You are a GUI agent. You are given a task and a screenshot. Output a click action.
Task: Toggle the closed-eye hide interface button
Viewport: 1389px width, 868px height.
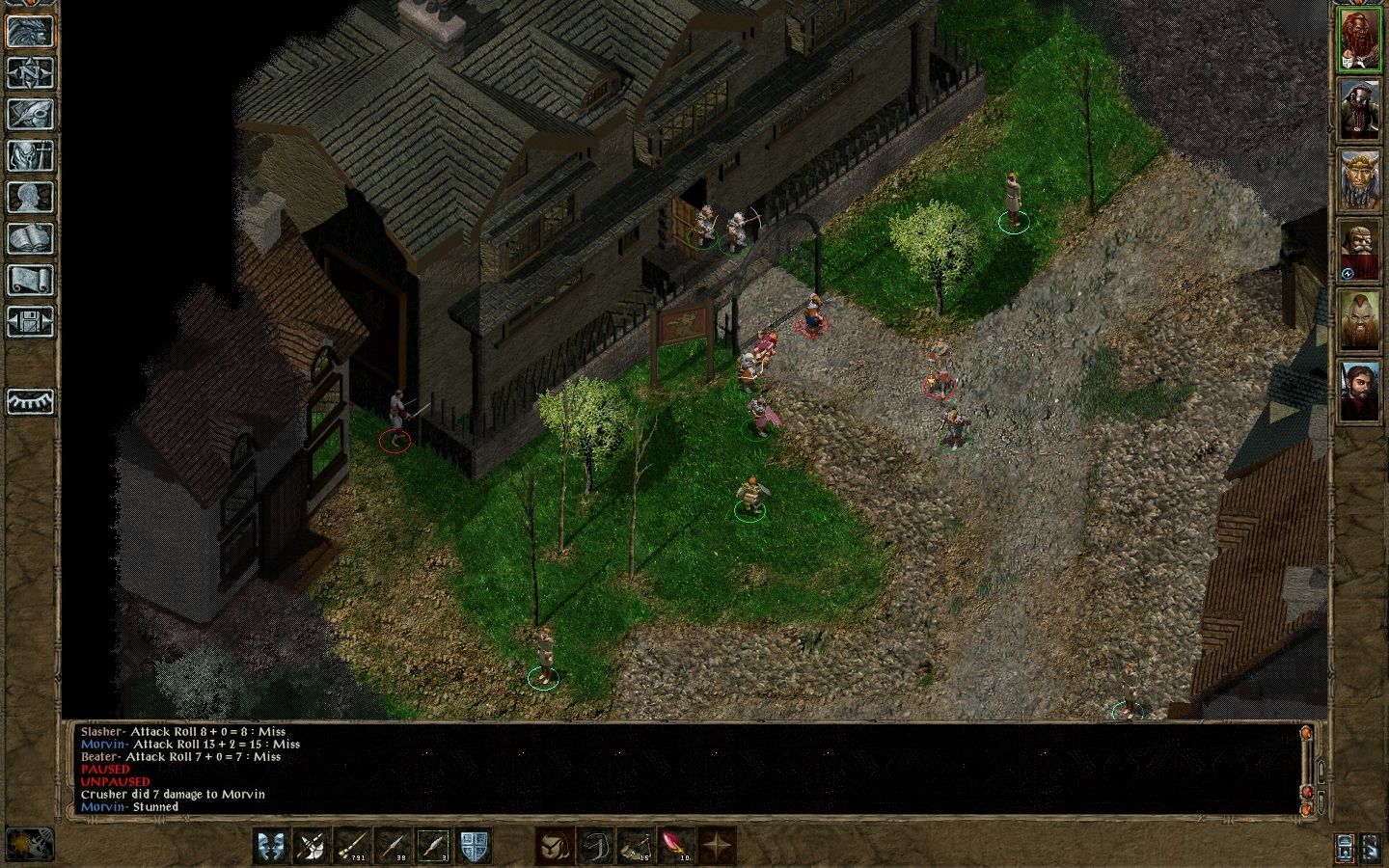click(30, 400)
